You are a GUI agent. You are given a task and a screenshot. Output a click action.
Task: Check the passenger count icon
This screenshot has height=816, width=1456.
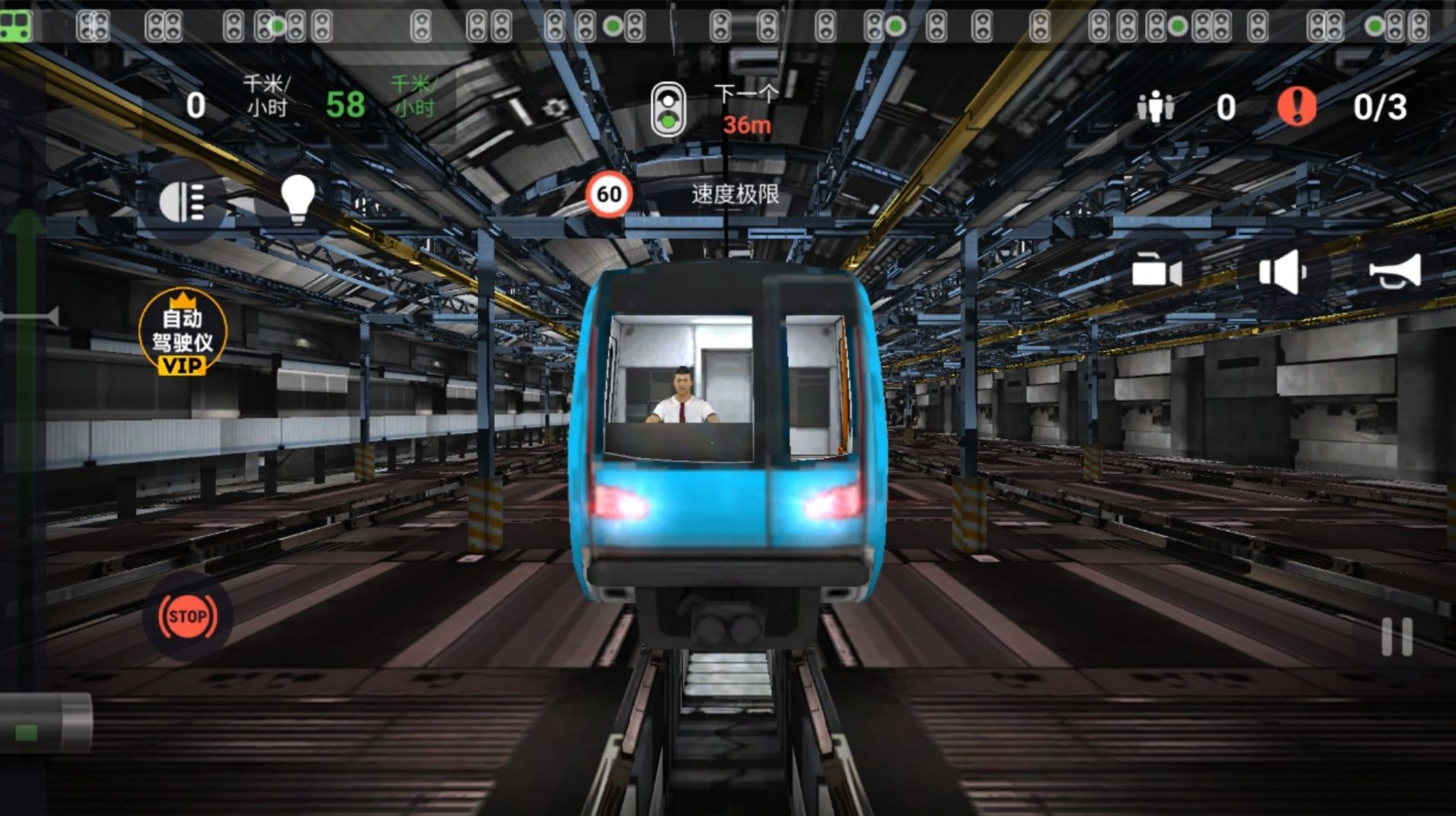[1155, 108]
